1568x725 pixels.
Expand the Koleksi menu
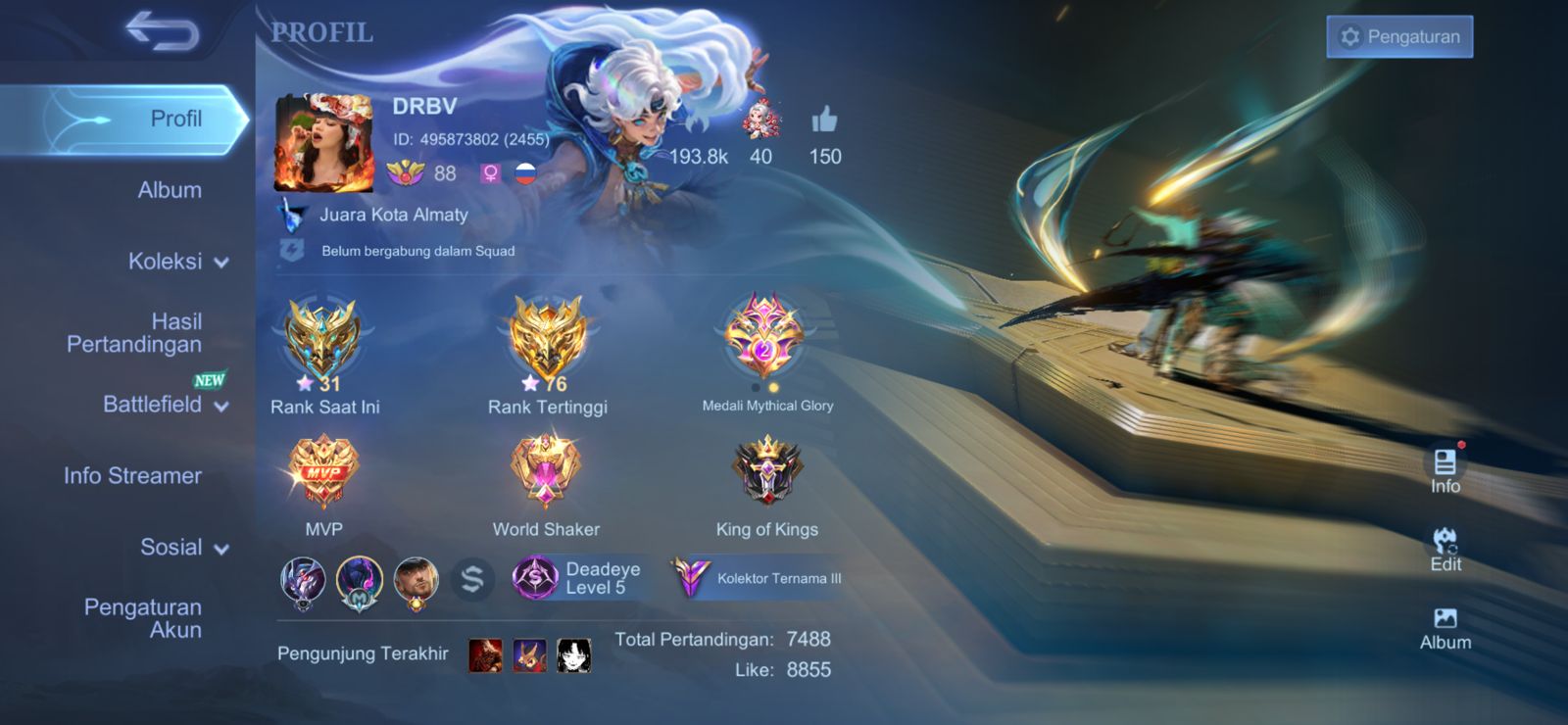pyautogui.click(x=176, y=262)
